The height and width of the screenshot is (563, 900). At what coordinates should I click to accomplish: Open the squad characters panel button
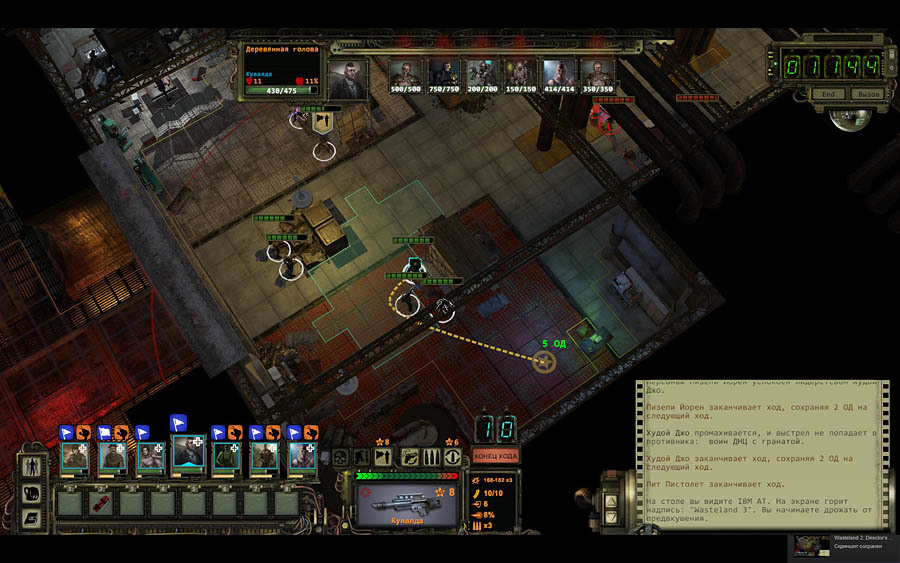click(x=30, y=466)
